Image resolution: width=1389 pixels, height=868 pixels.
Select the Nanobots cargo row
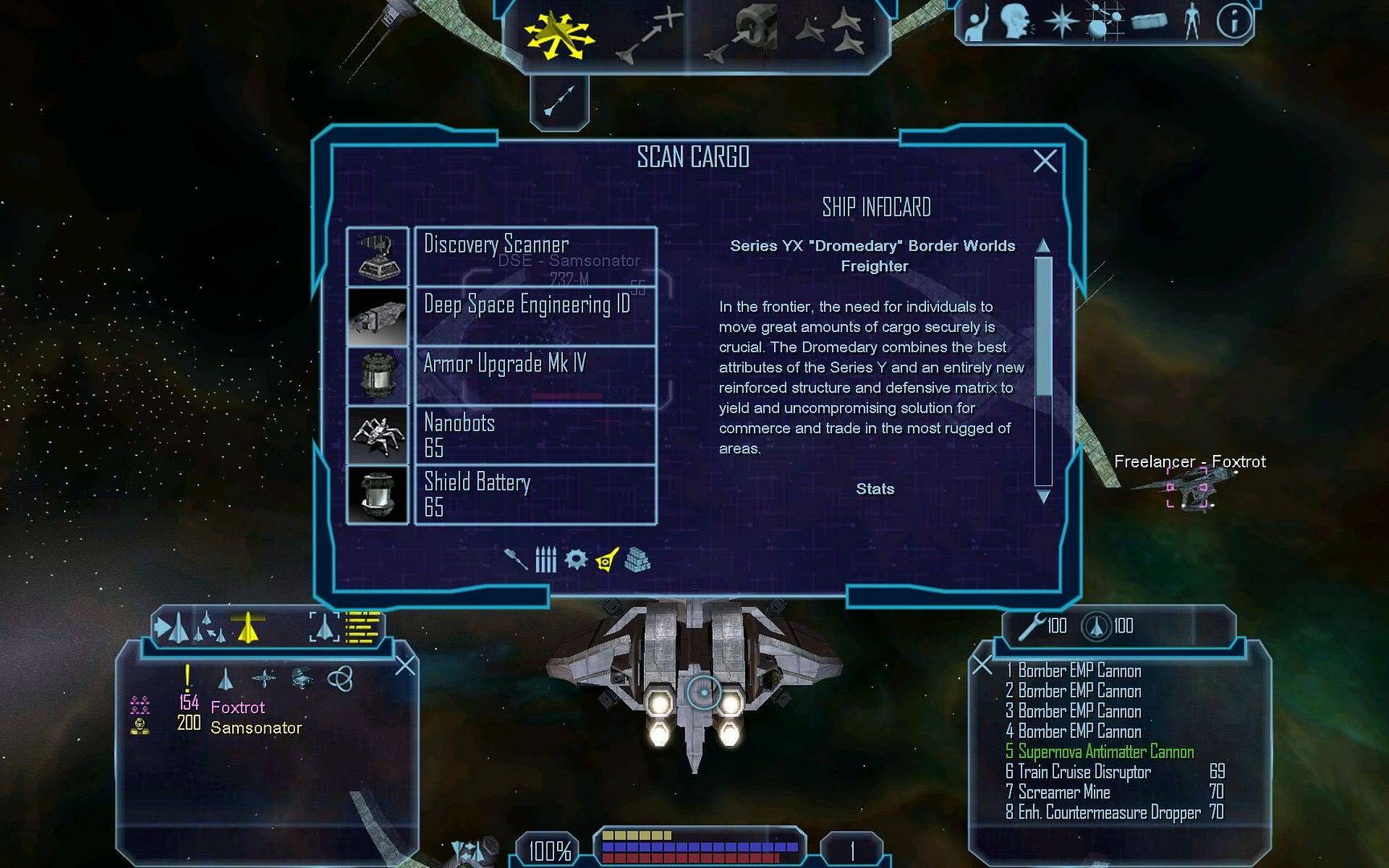(x=535, y=435)
